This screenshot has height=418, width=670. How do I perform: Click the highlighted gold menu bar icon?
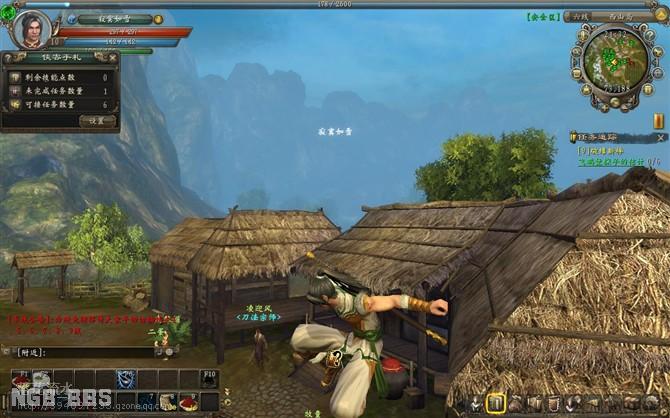point(495,403)
